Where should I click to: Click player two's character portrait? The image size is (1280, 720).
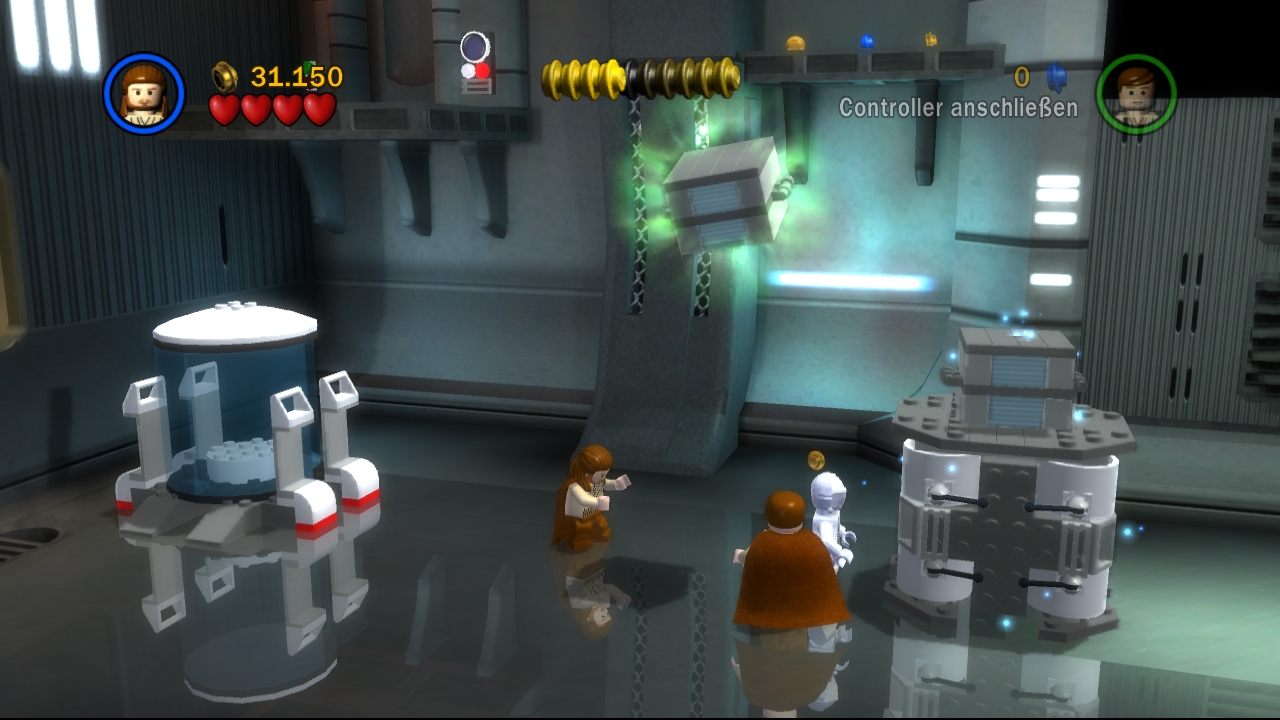point(1136,94)
